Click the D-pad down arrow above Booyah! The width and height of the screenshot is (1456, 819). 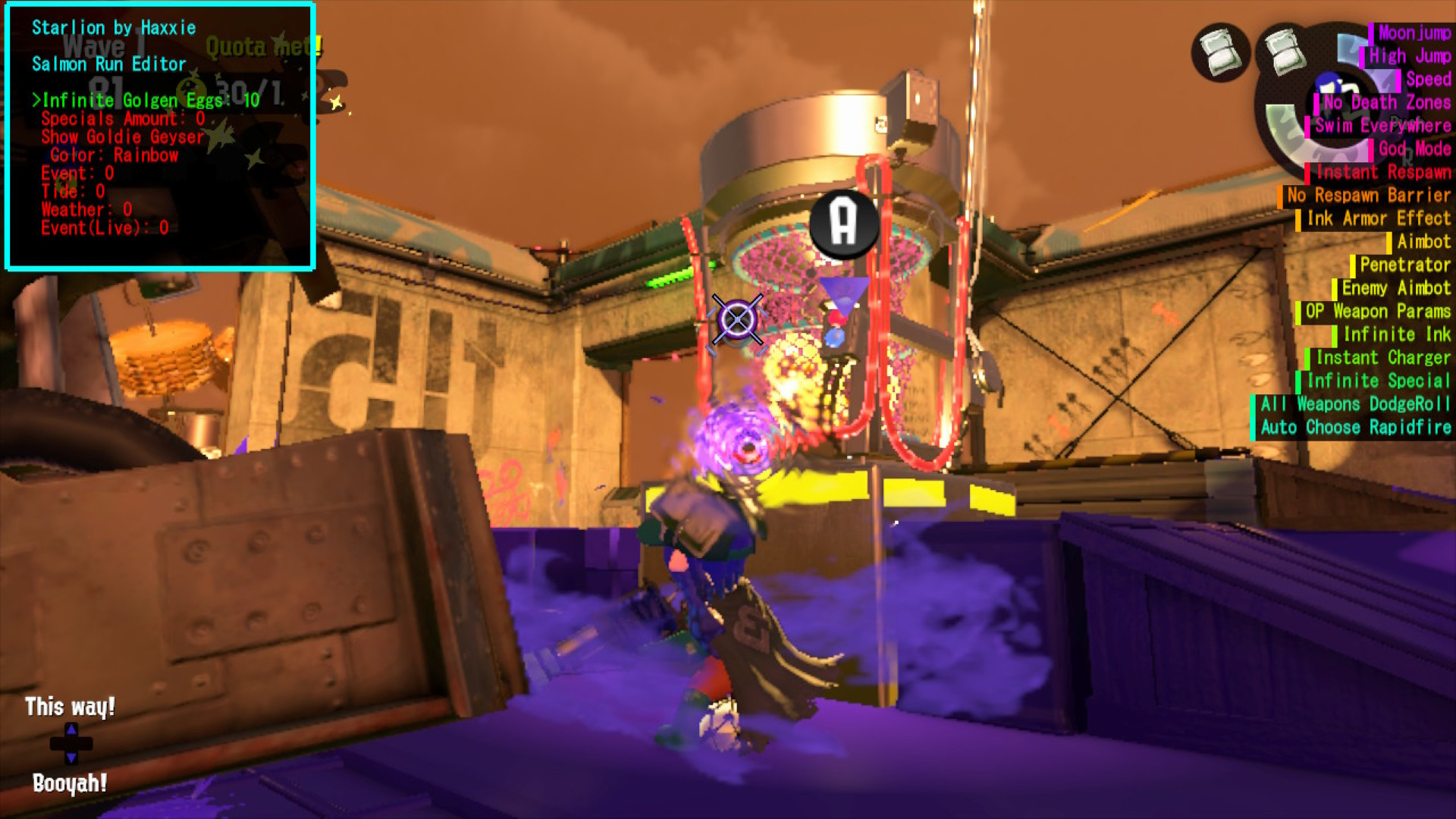click(72, 757)
